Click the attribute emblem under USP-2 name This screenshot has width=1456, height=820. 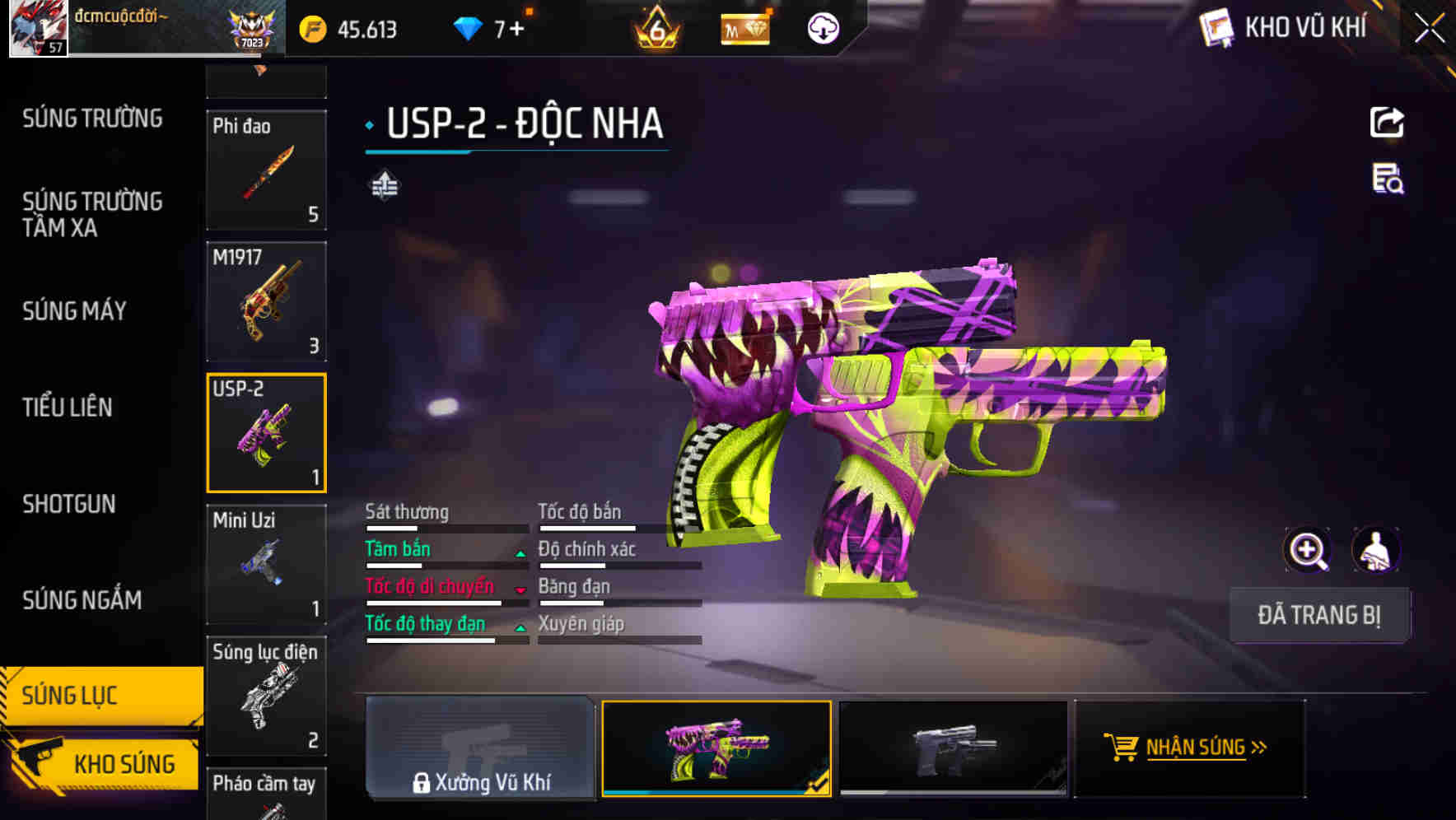click(x=384, y=185)
